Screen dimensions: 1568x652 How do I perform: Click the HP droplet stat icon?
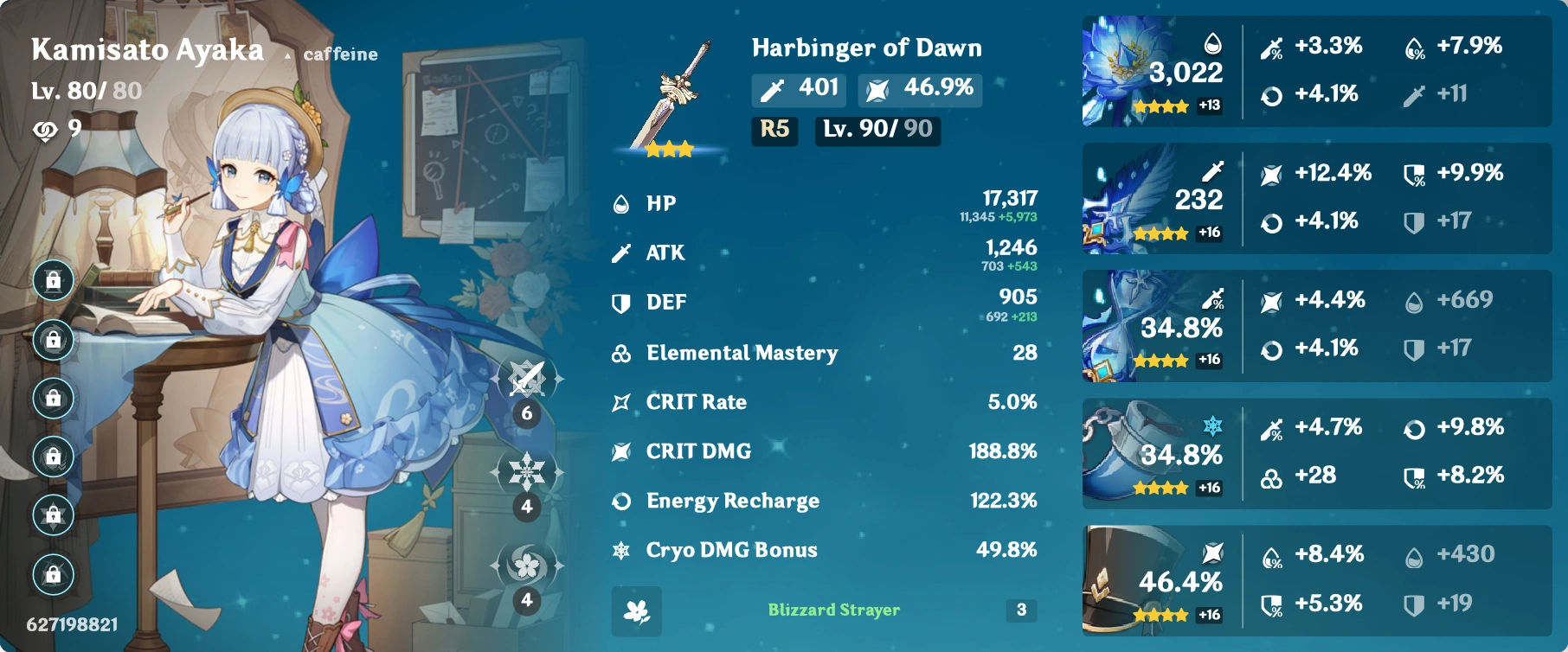point(620,204)
